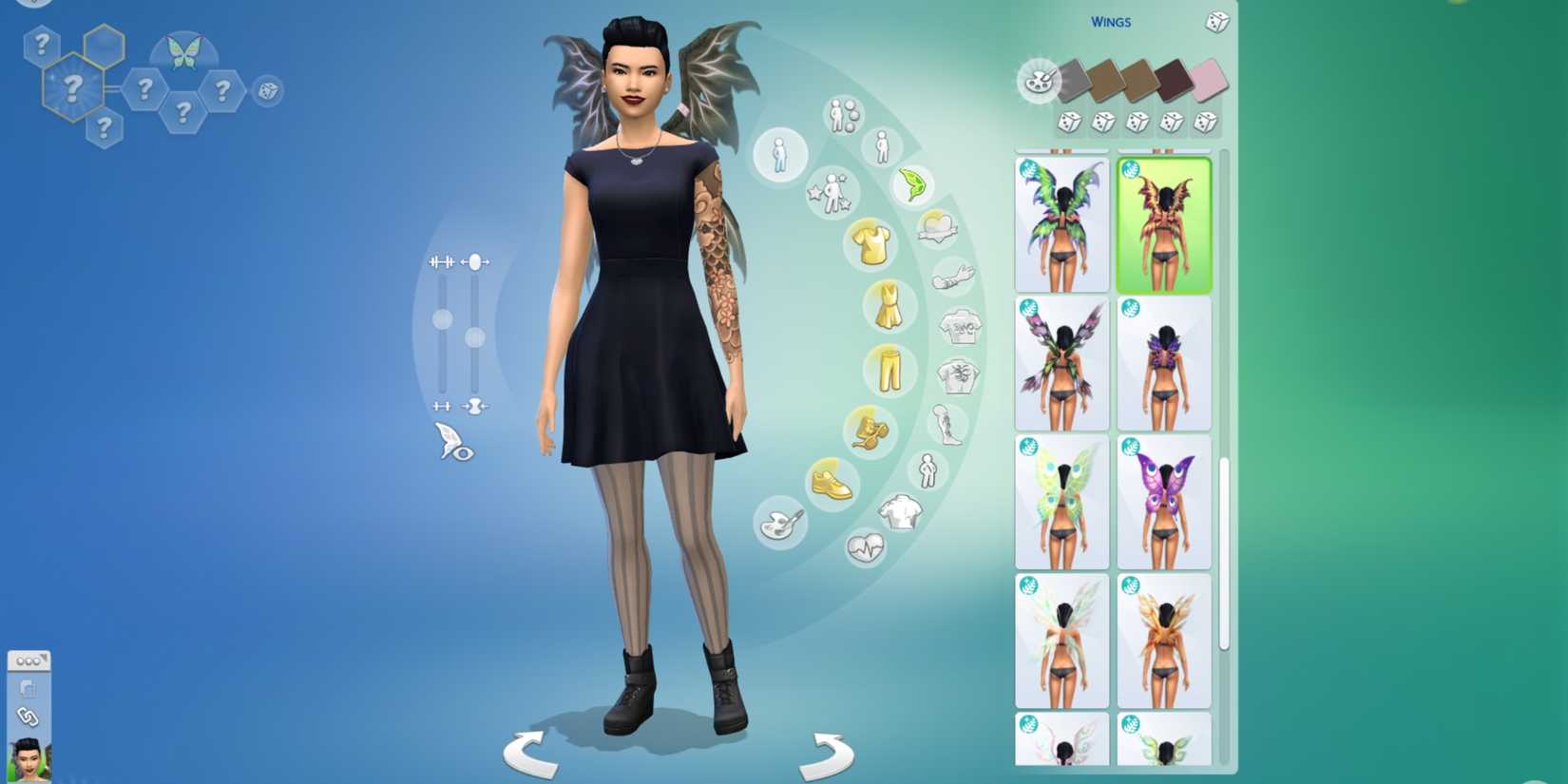Viewport: 1568px width, 784px height.
Task: Select the Shoes category
Action: (830, 480)
